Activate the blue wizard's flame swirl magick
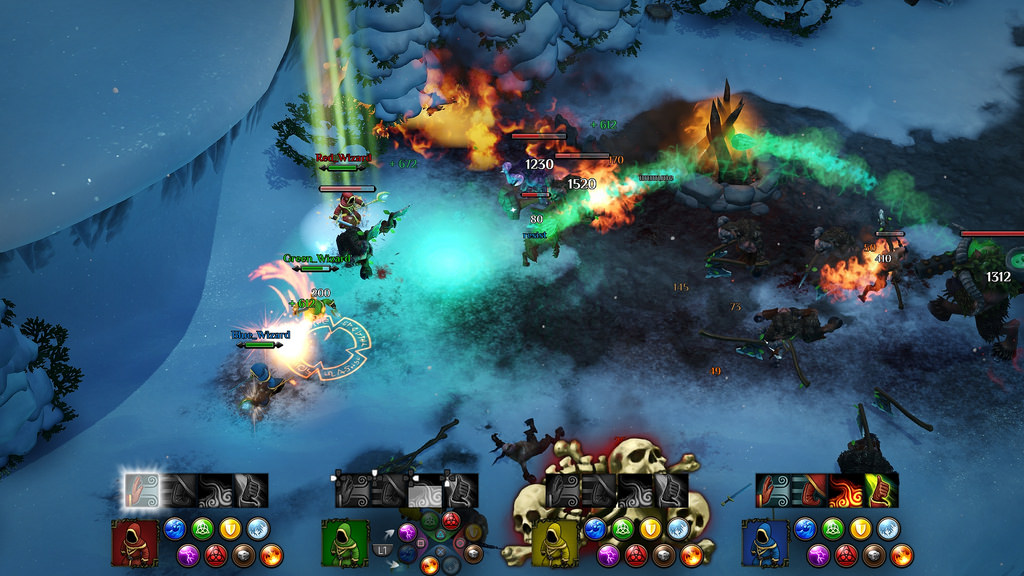This screenshot has width=1024, height=576. coord(845,490)
